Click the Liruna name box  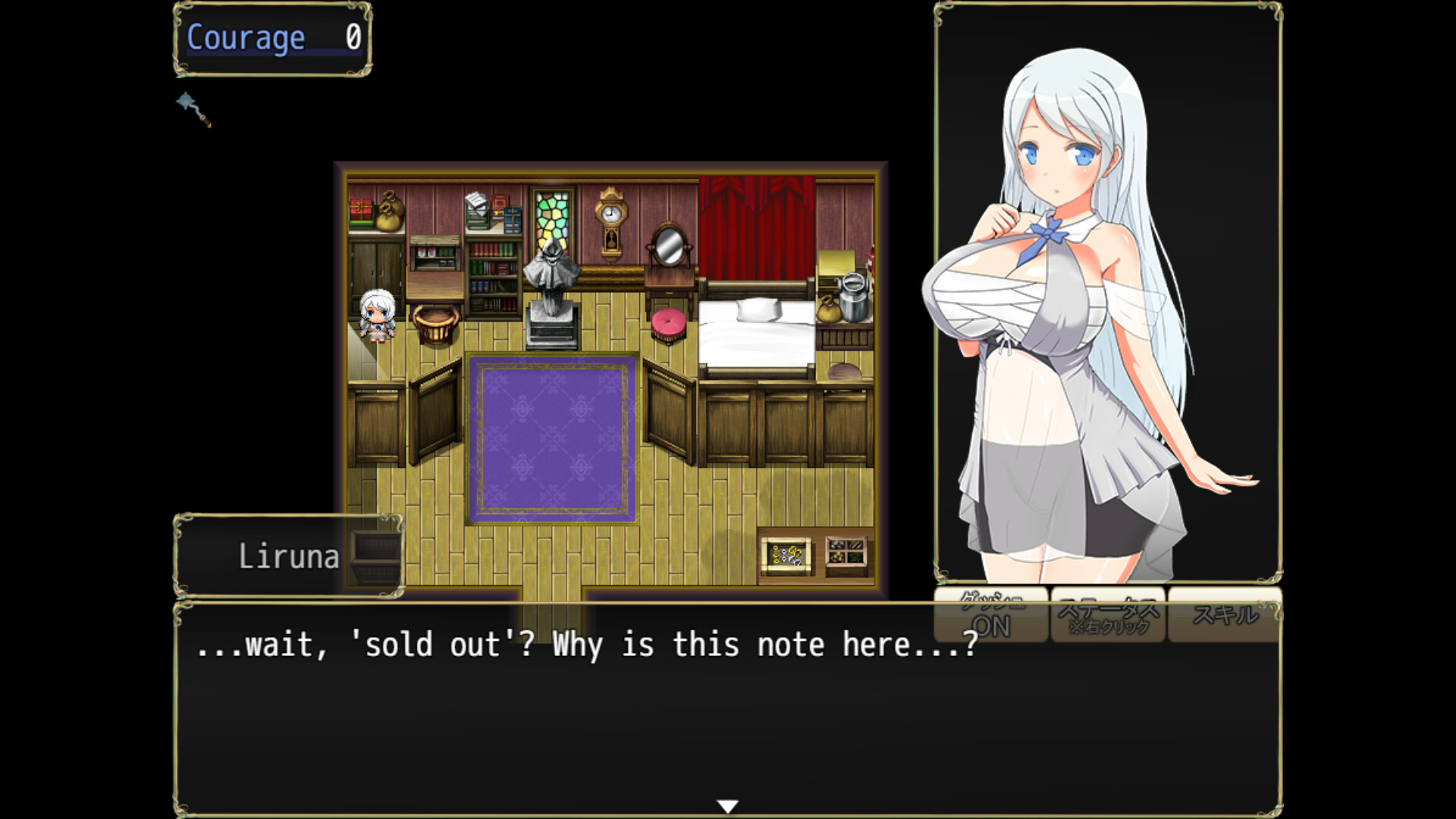[x=288, y=556]
